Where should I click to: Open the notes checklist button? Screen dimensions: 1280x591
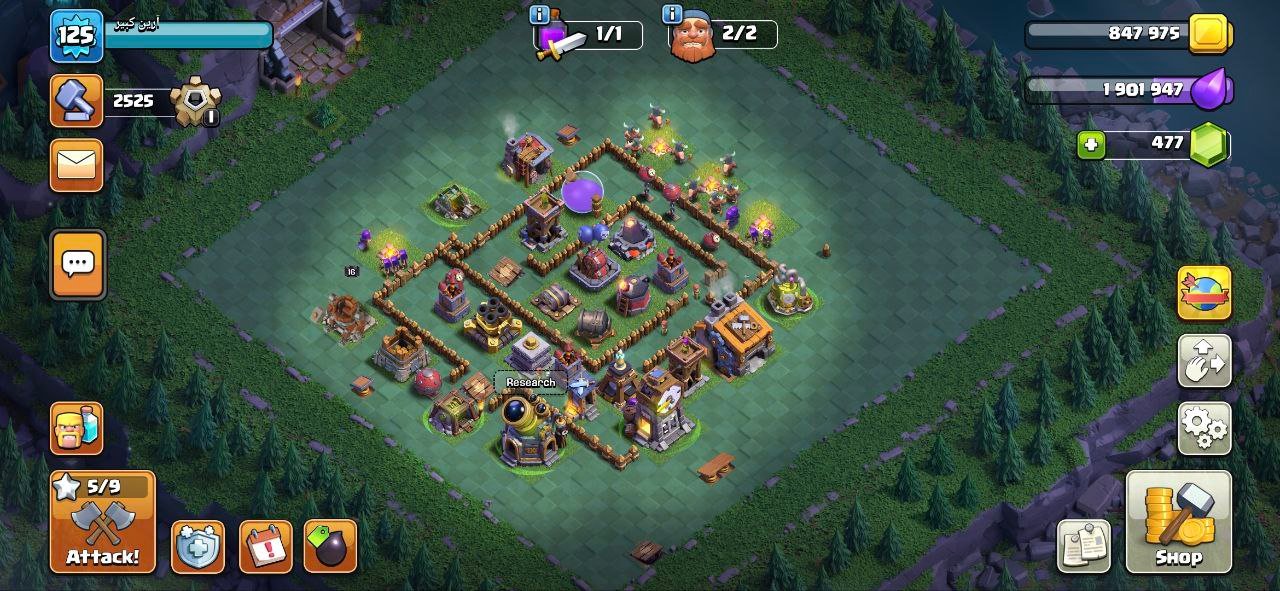click(x=1084, y=546)
